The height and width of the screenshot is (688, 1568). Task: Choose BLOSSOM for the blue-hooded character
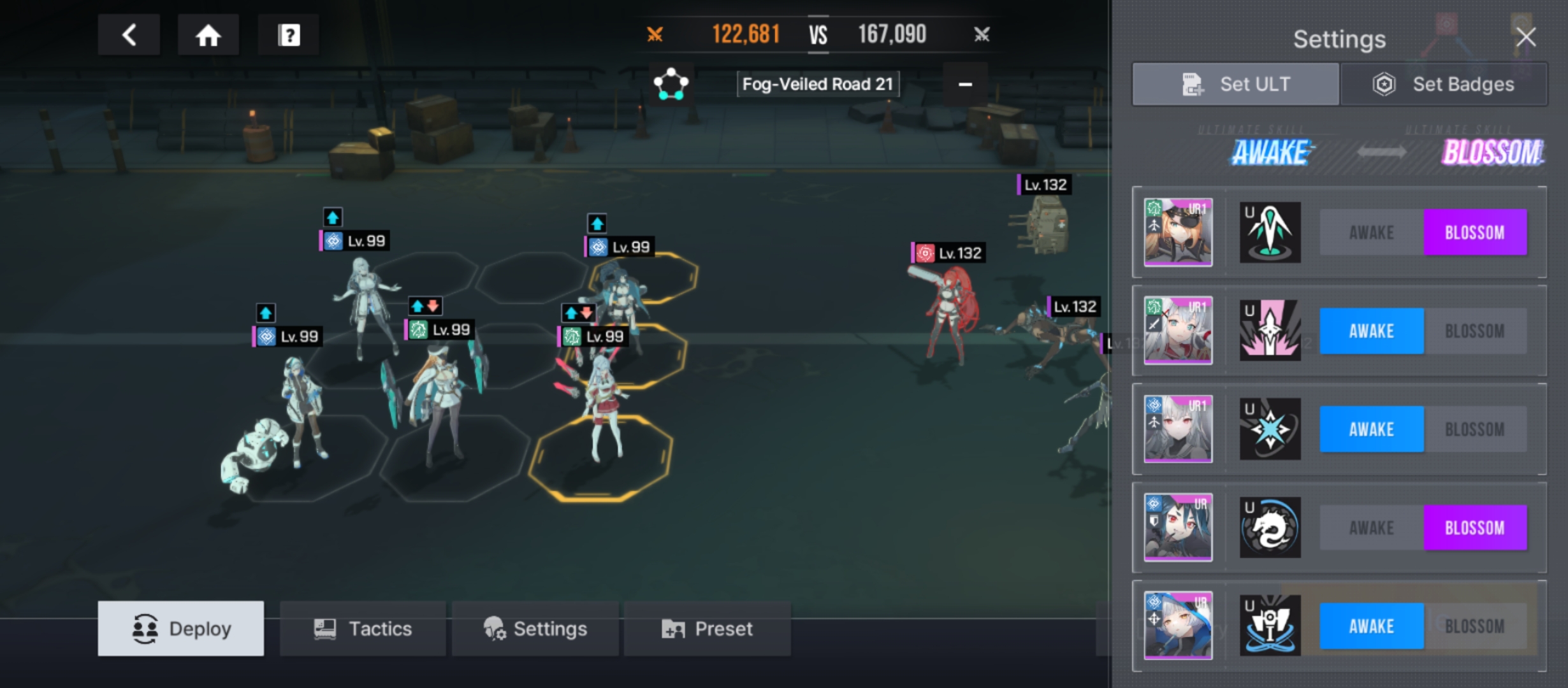point(1475,626)
